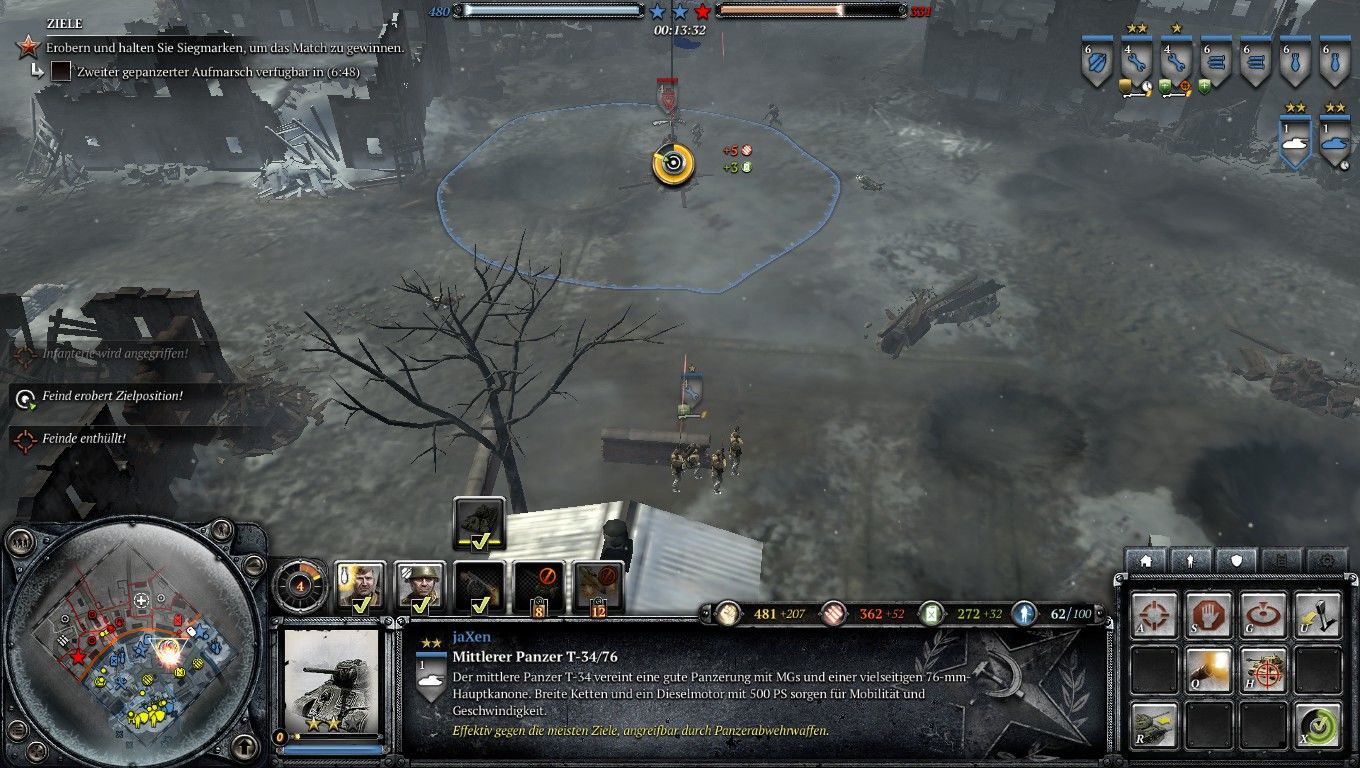
Task: Switch to the home tab of the command panel
Action: point(1148,561)
